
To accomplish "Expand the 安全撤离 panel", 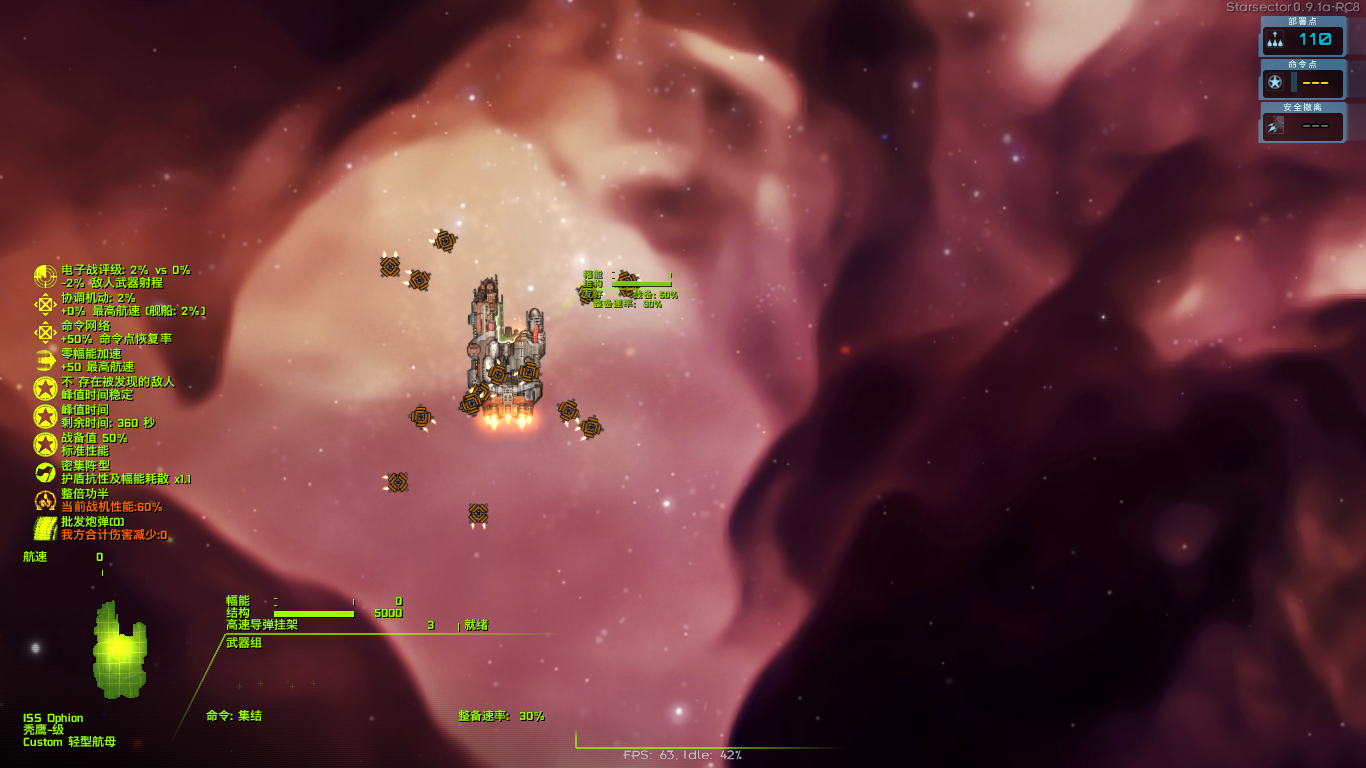I will click(1302, 107).
